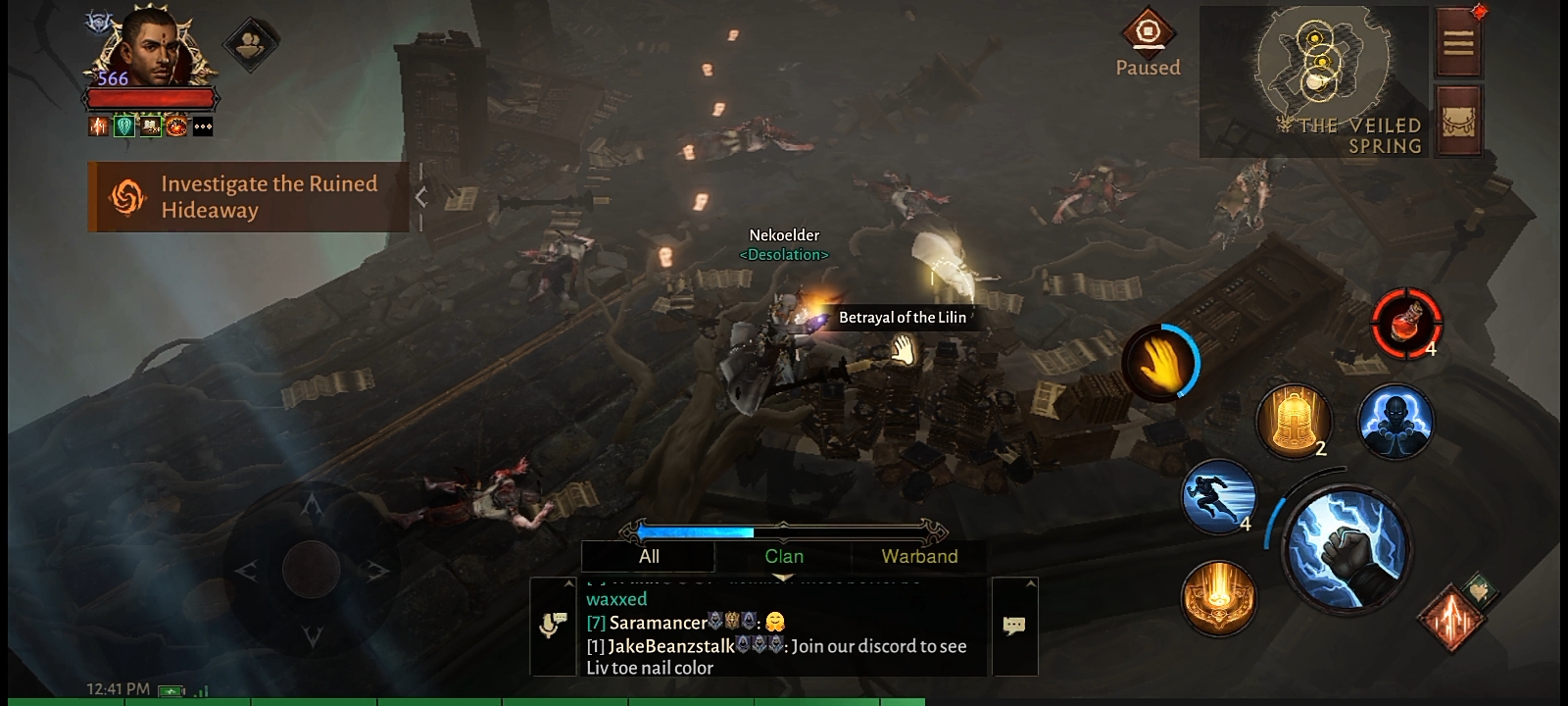Image resolution: width=1568 pixels, height=706 pixels.
Task: Open the party members icon
Action: (251, 44)
